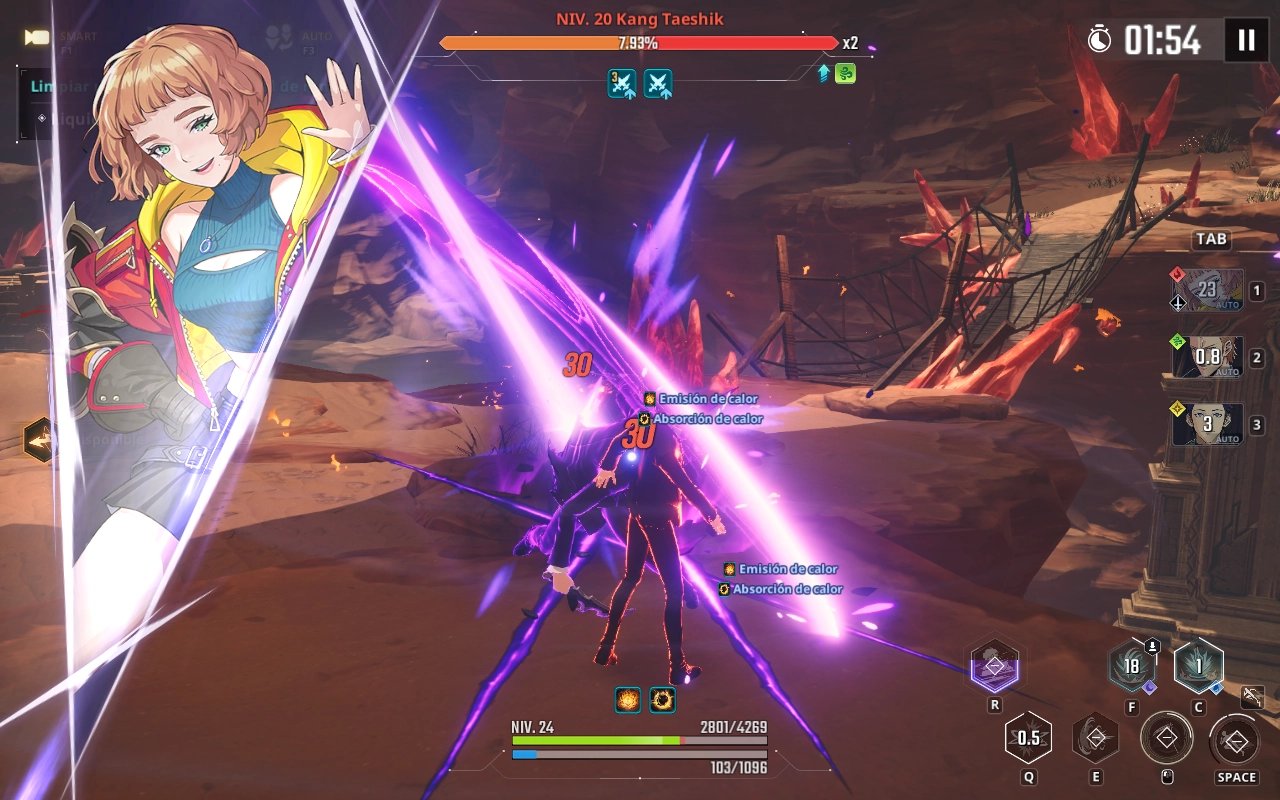Inspect the crossed swords debuff on the boss
1280x800 pixels.
(623, 83)
